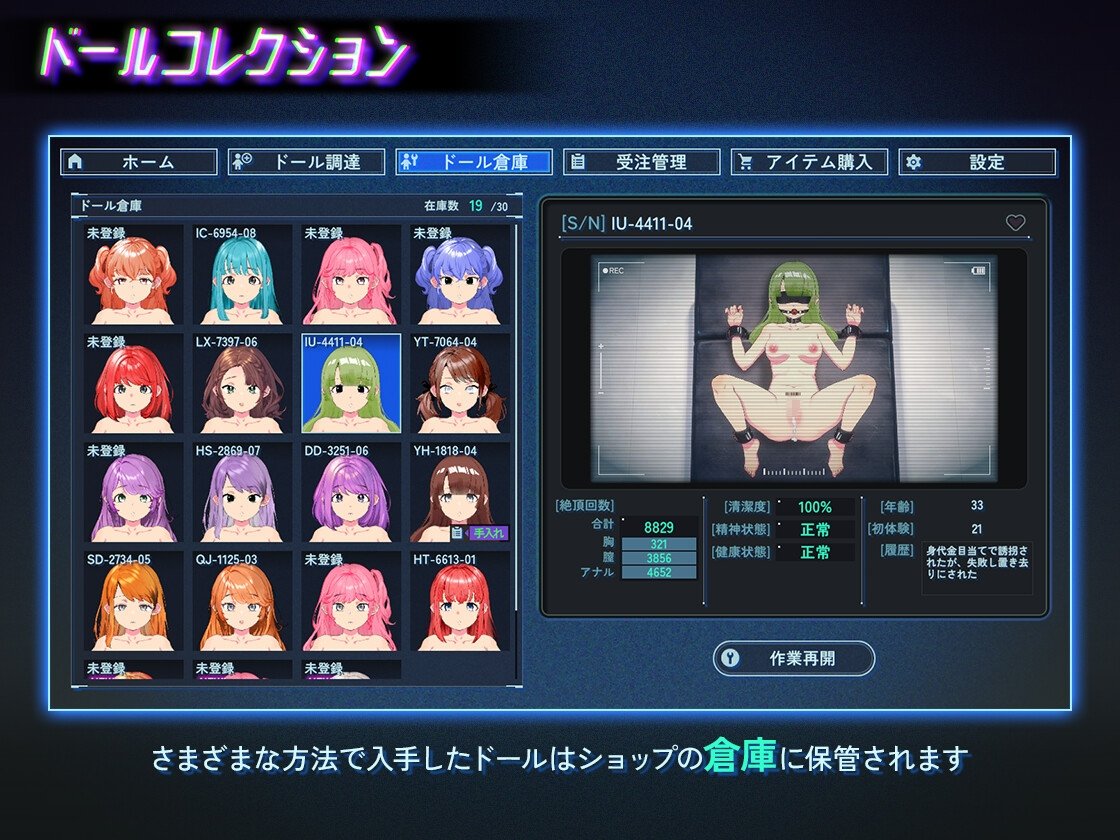1120x840 pixels.
Task: Select the ドール倉庫 tab
Action: (x=474, y=162)
